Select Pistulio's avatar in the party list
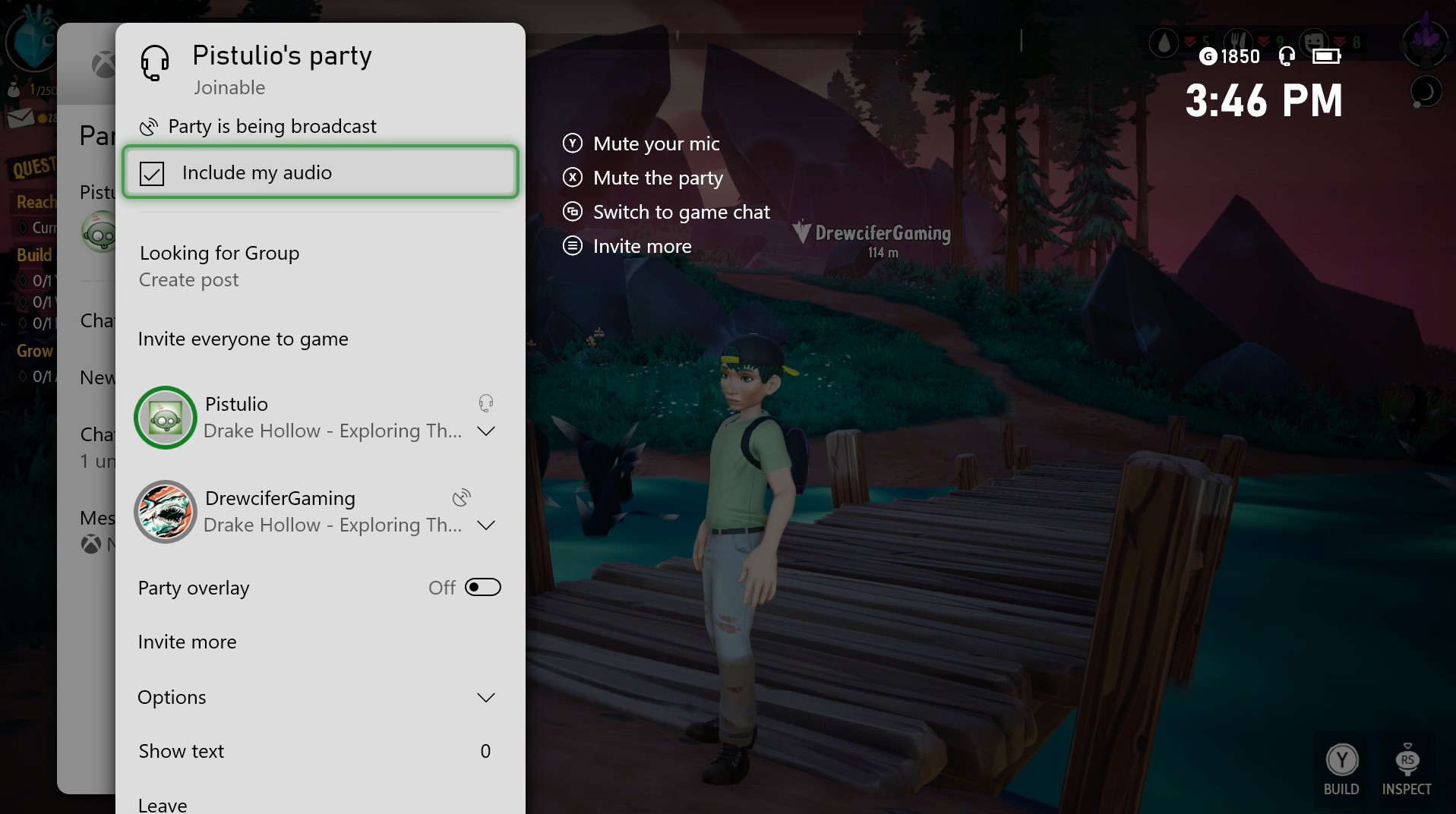The height and width of the screenshot is (814, 1456). pos(165,418)
